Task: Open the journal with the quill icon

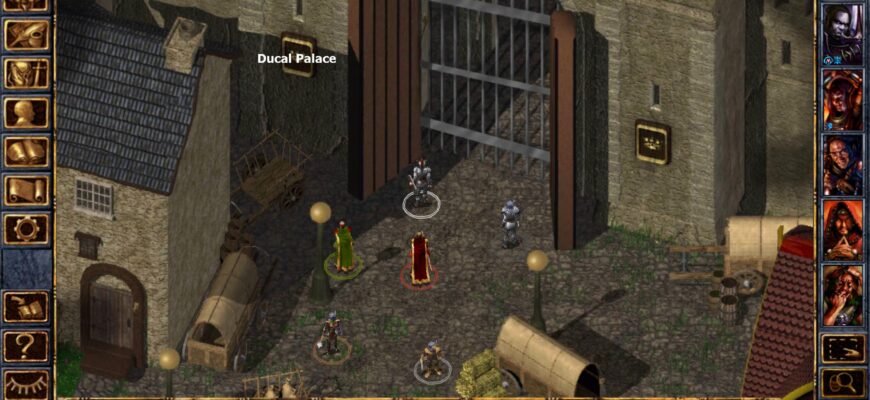Action: pos(26,36)
